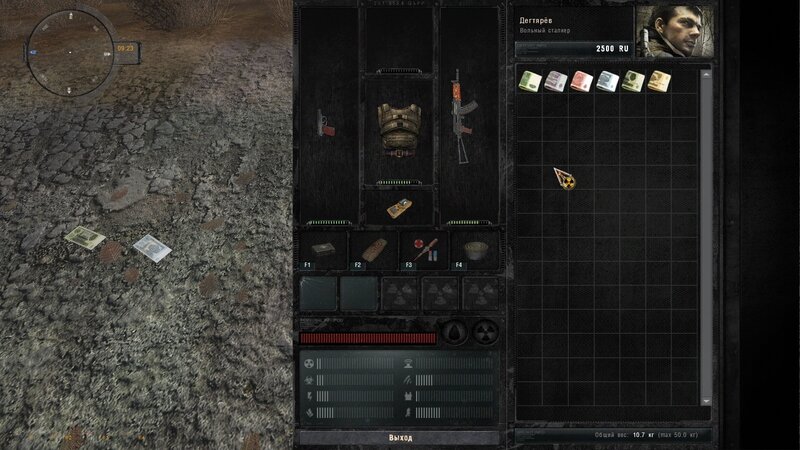Viewport: 800px width, 450px height.
Task: Select the equipped body armor vest
Action: (x=399, y=128)
